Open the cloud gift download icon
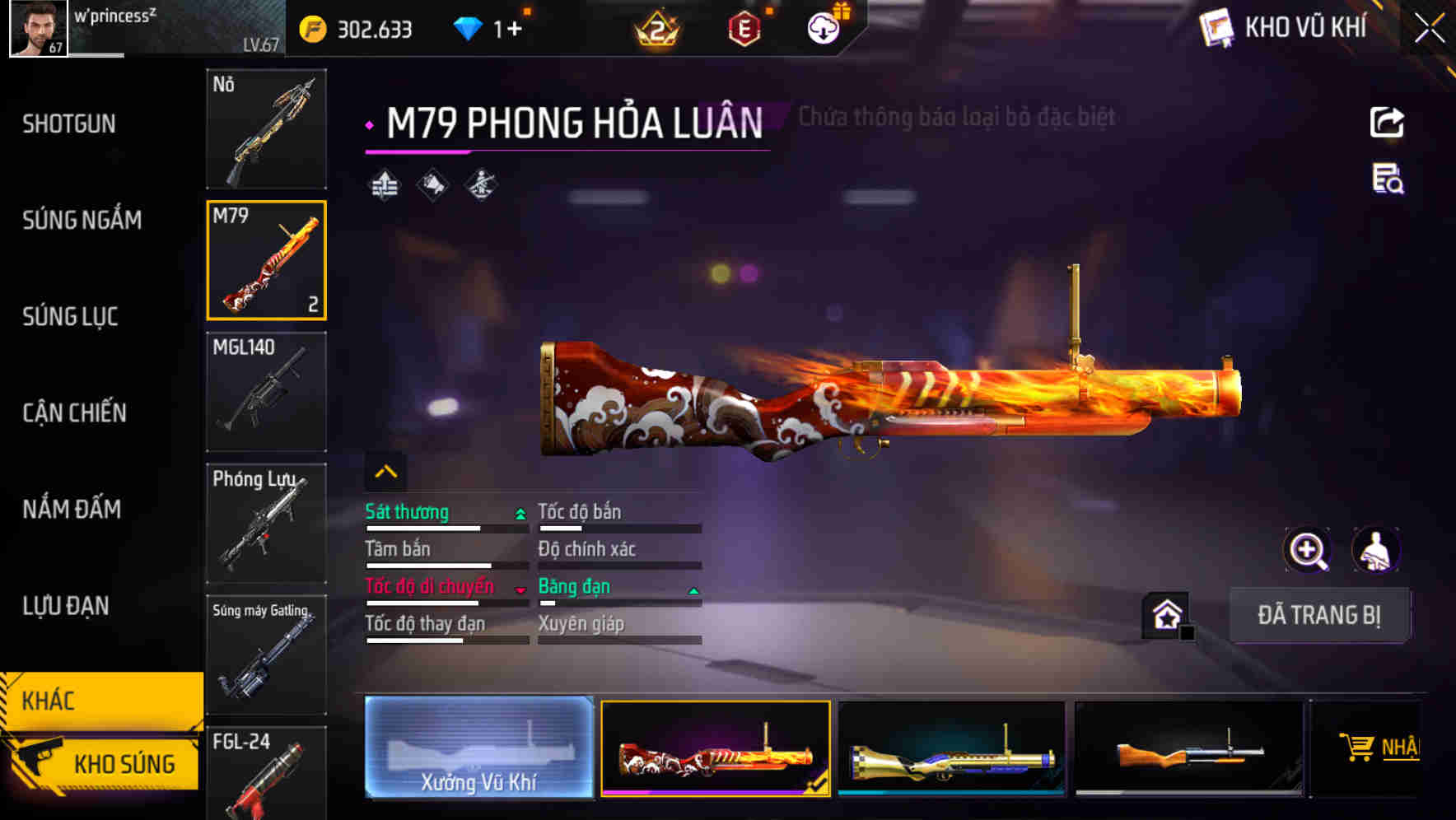The image size is (1456, 820). pos(823,26)
